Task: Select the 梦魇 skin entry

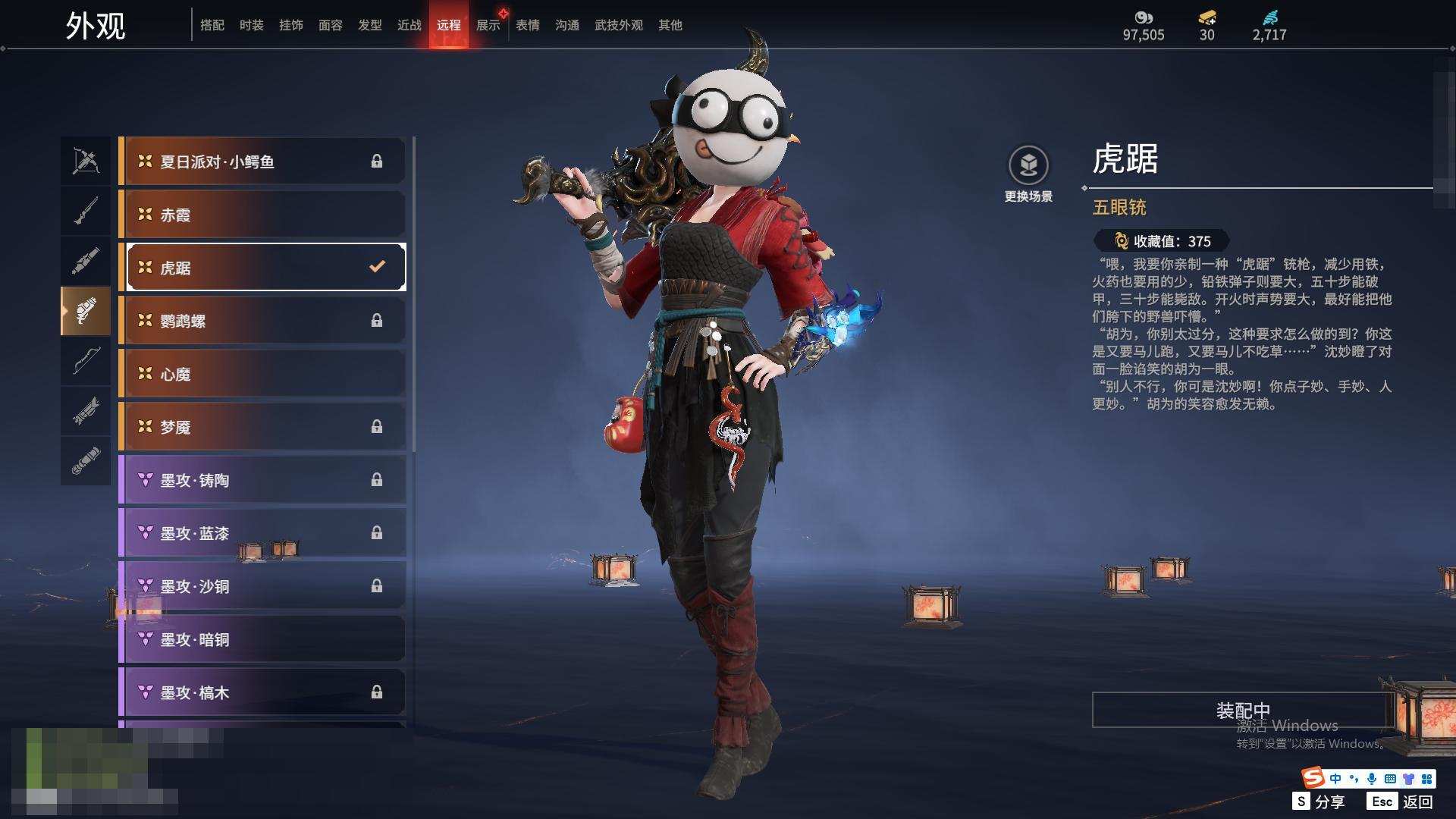Action: coord(262,427)
